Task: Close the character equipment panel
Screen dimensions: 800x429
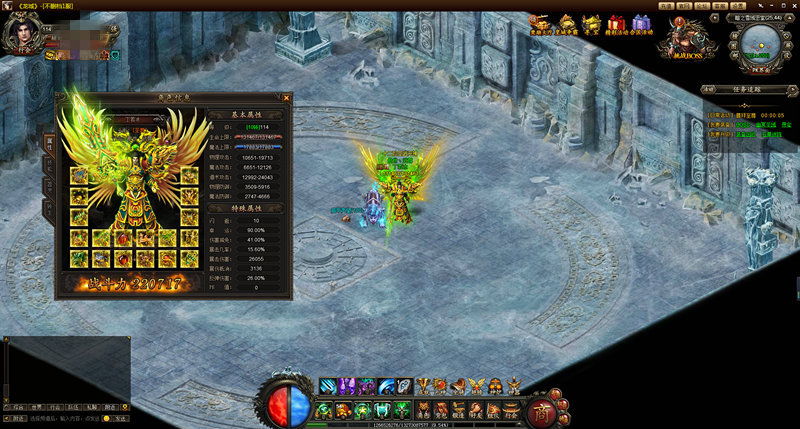Action: 287,98
